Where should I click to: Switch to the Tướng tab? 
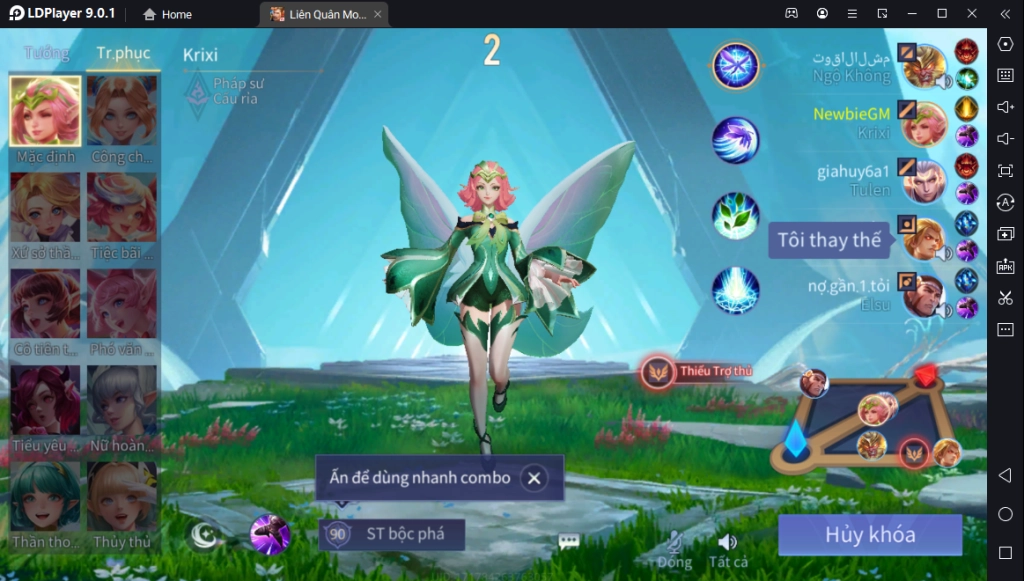point(47,53)
